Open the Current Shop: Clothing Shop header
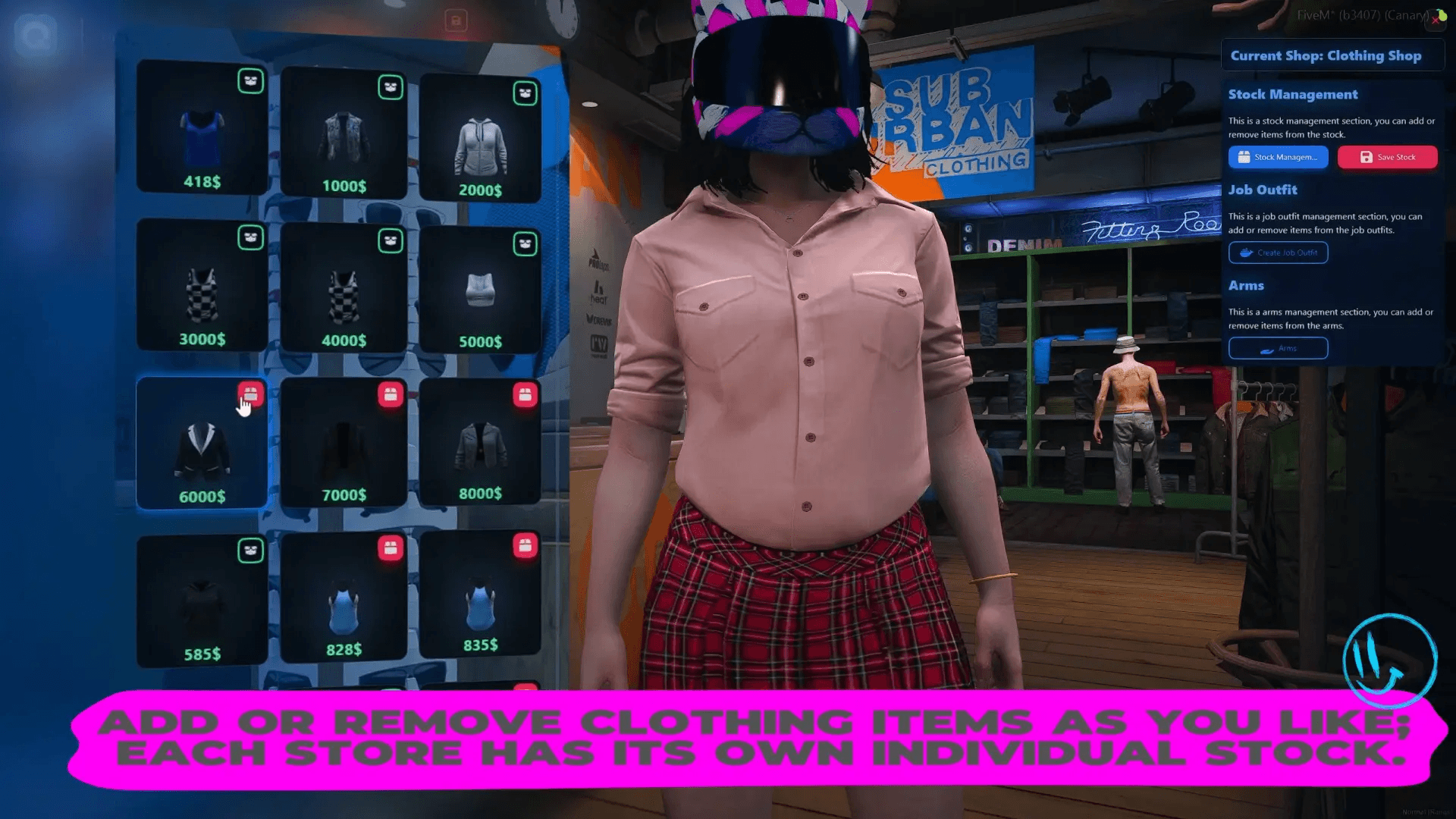Image resolution: width=1456 pixels, height=819 pixels. click(x=1332, y=55)
